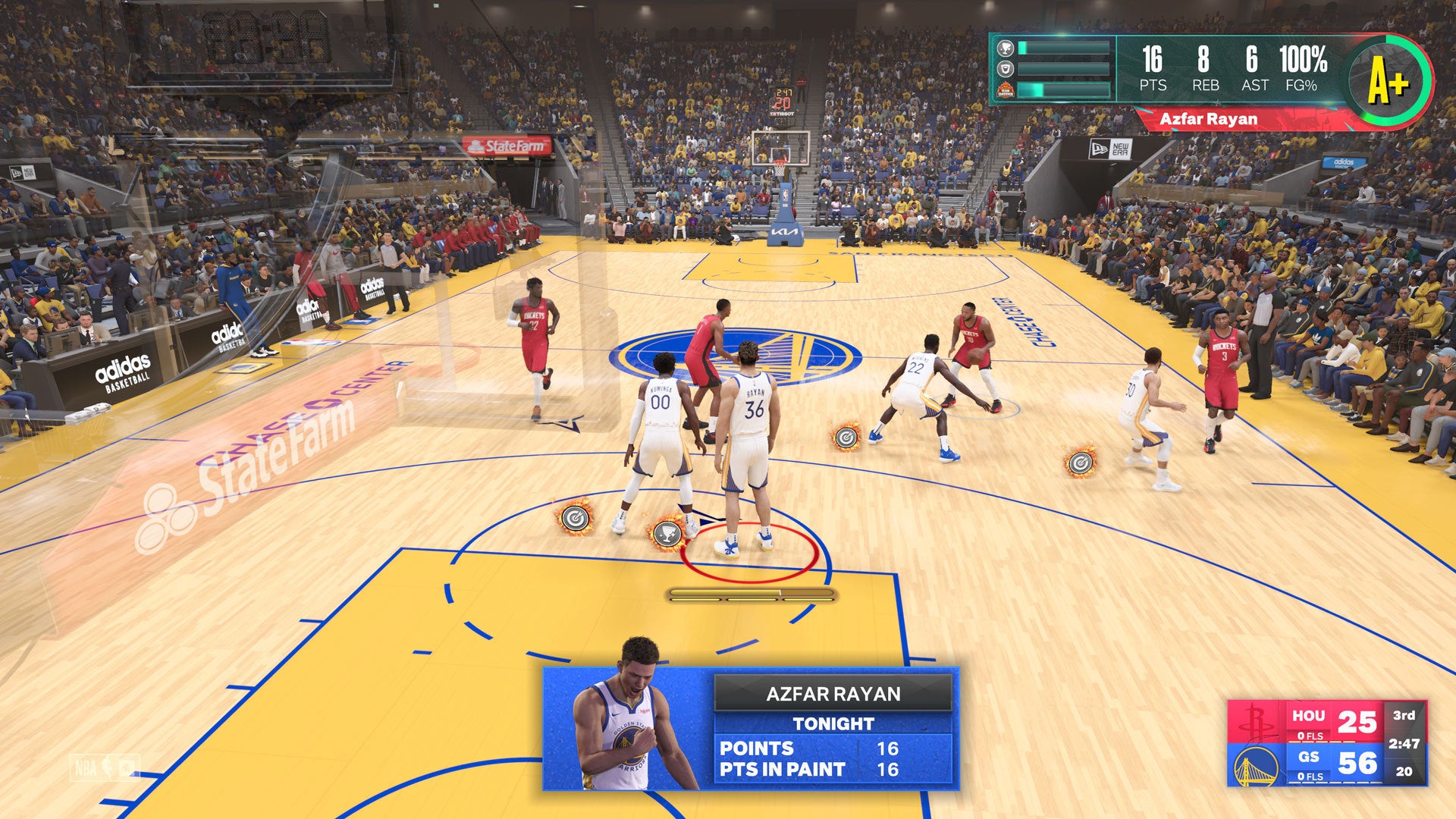The image size is (1456, 819).
Task: Click the A+ teammate grade badge
Action: tap(1388, 80)
